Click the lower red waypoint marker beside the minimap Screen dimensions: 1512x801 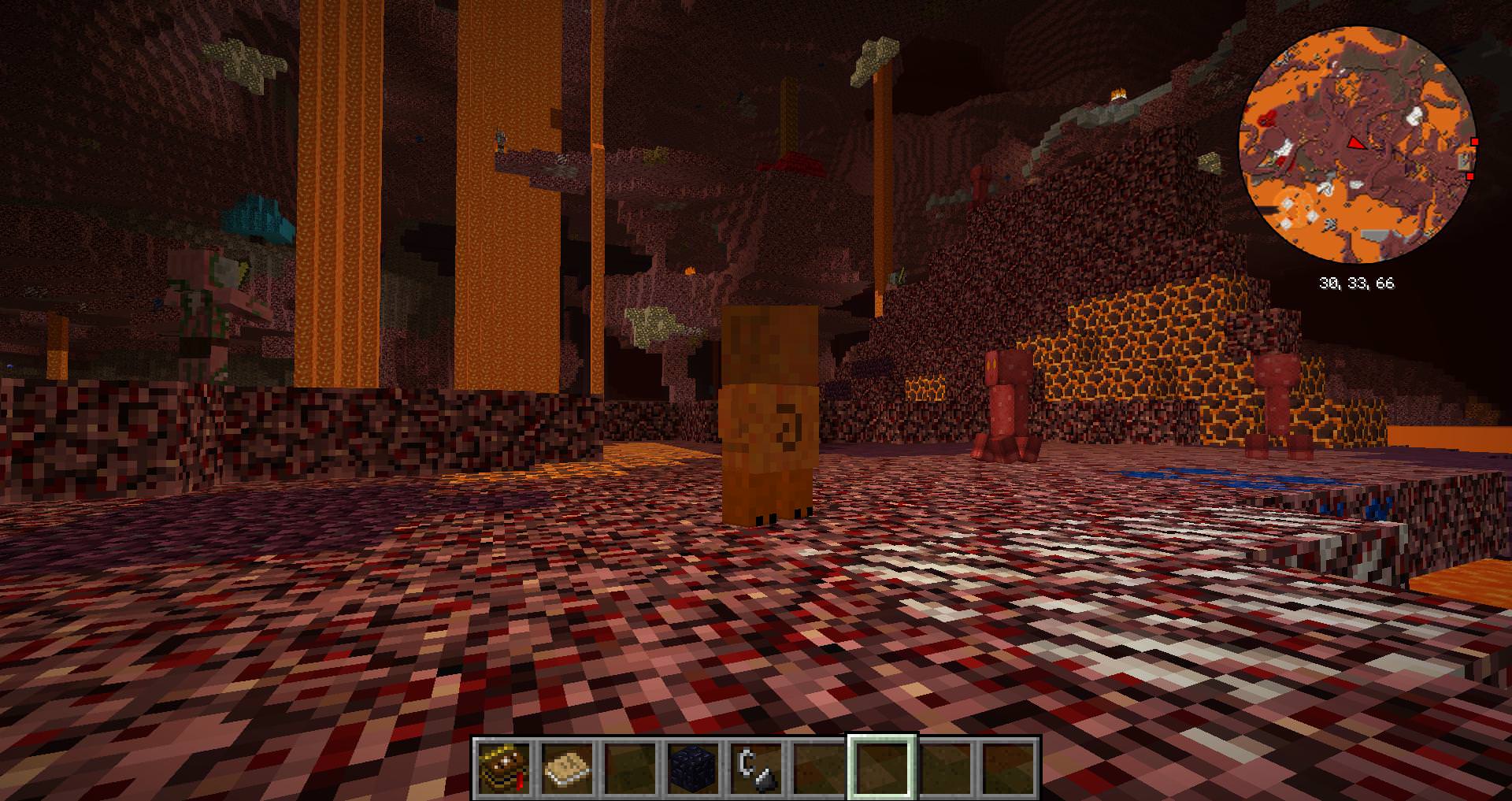[1470, 176]
